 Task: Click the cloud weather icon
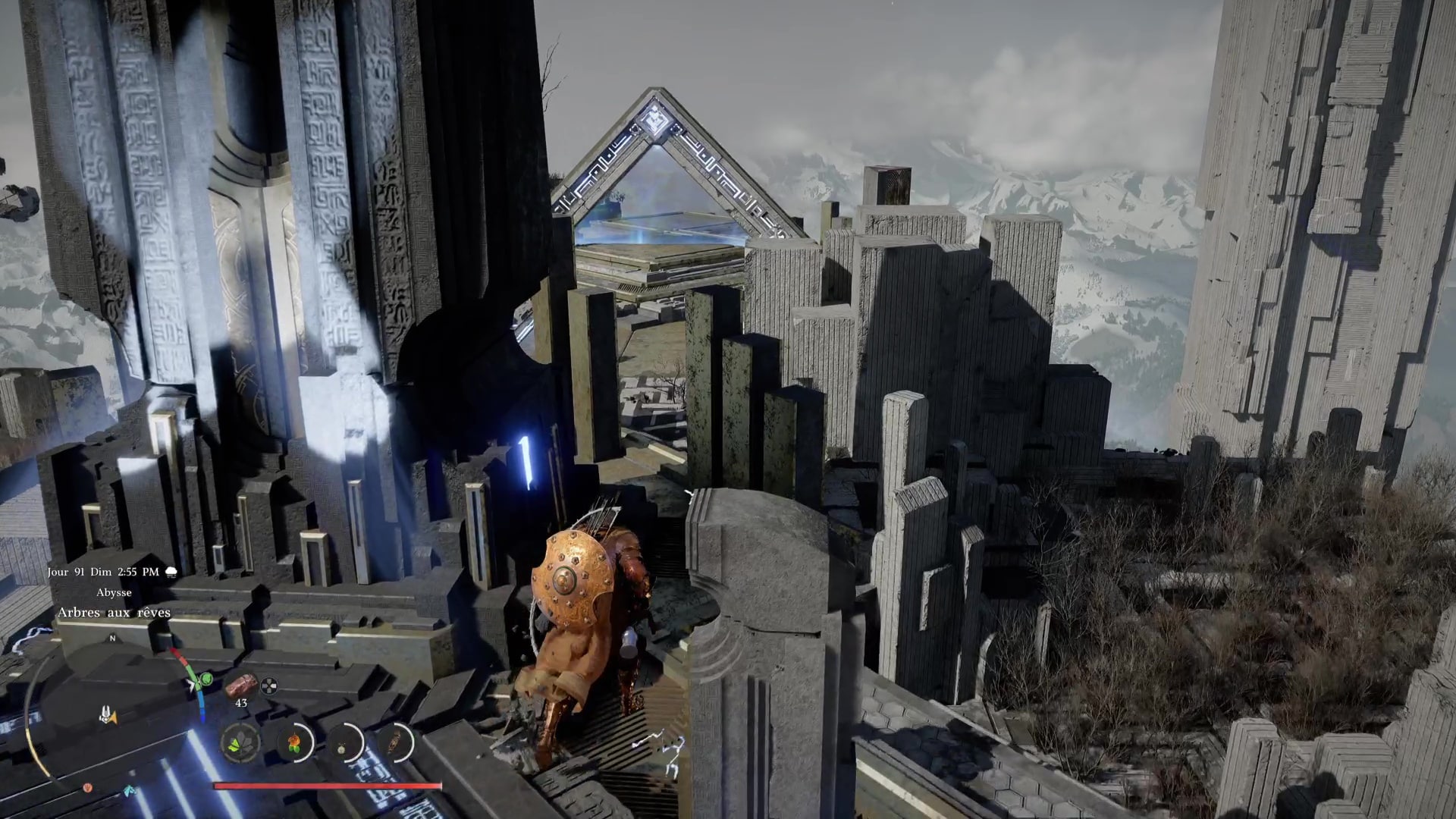tap(171, 572)
